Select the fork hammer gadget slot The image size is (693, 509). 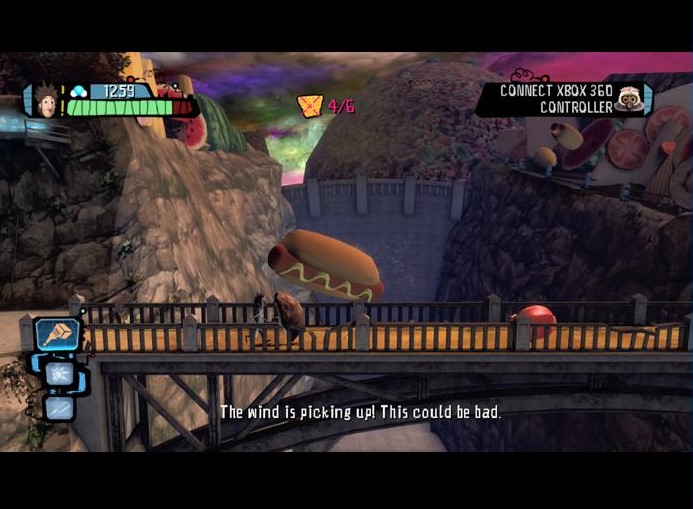click(x=57, y=335)
